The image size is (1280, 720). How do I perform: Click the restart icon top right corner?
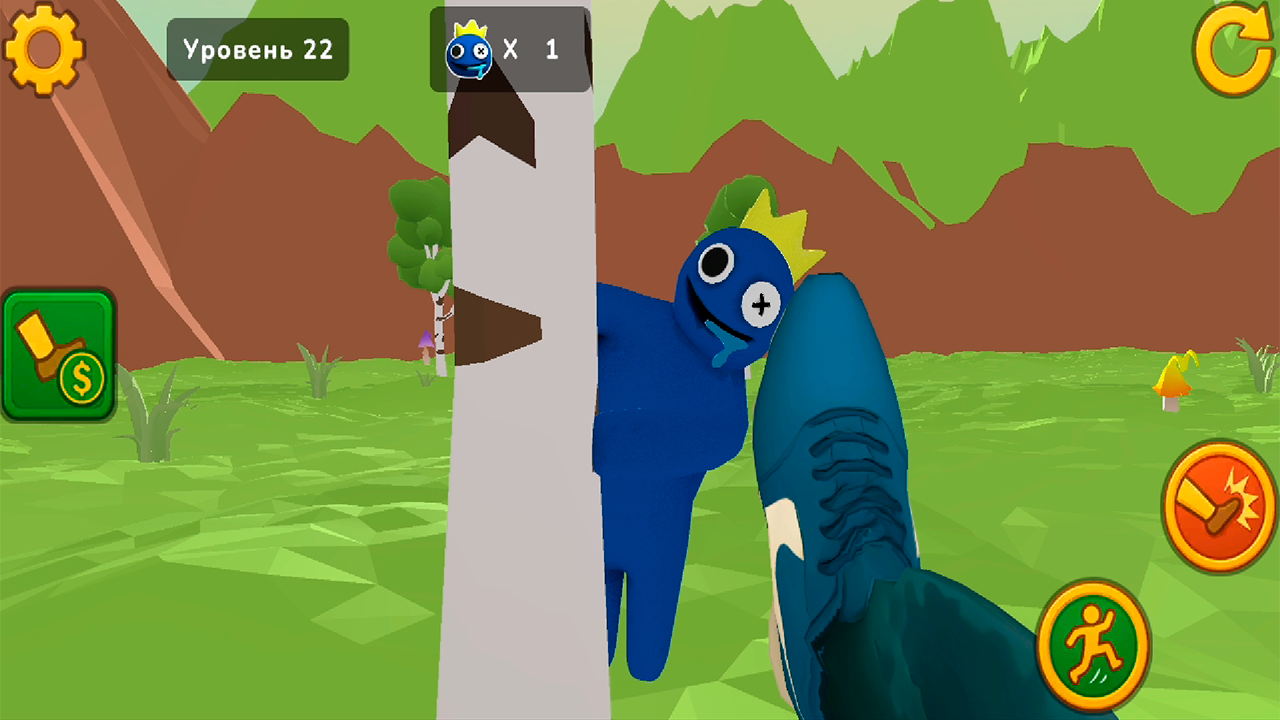[x=1235, y=48]
